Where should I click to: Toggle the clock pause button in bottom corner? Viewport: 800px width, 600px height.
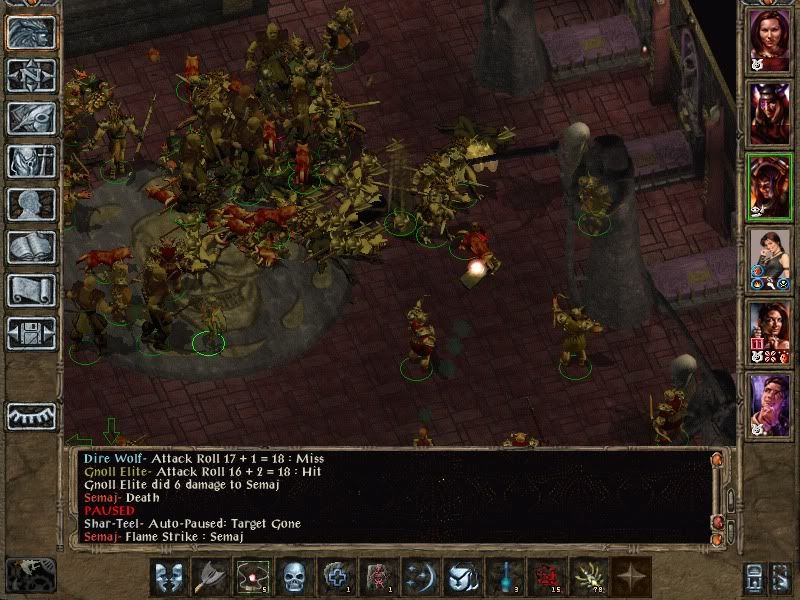(x=30, y=574)
